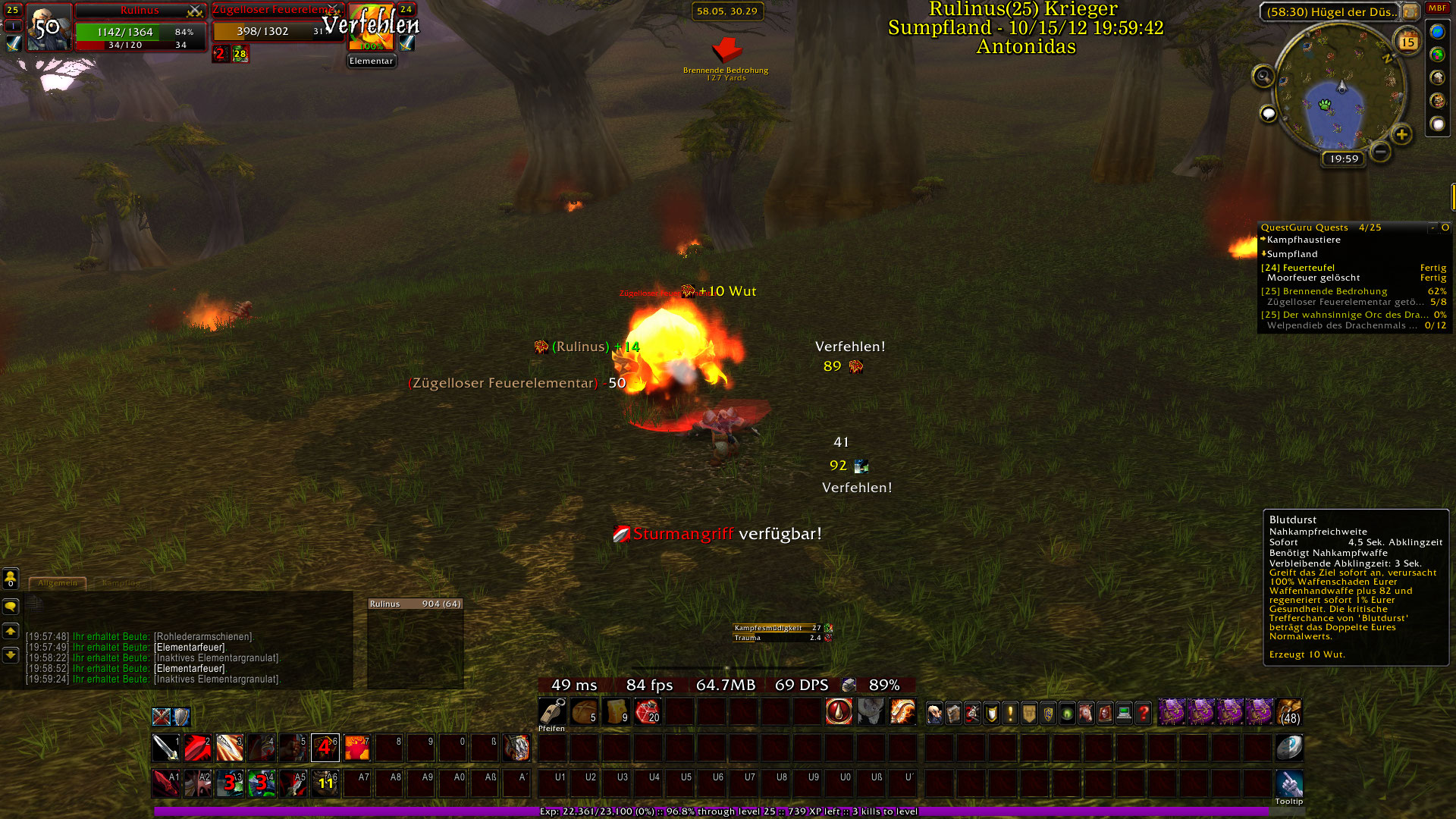This screenshot has width=1456, height=819.
Task: Switch to the Allgemein chat tab
Action: tap(58, 583)
